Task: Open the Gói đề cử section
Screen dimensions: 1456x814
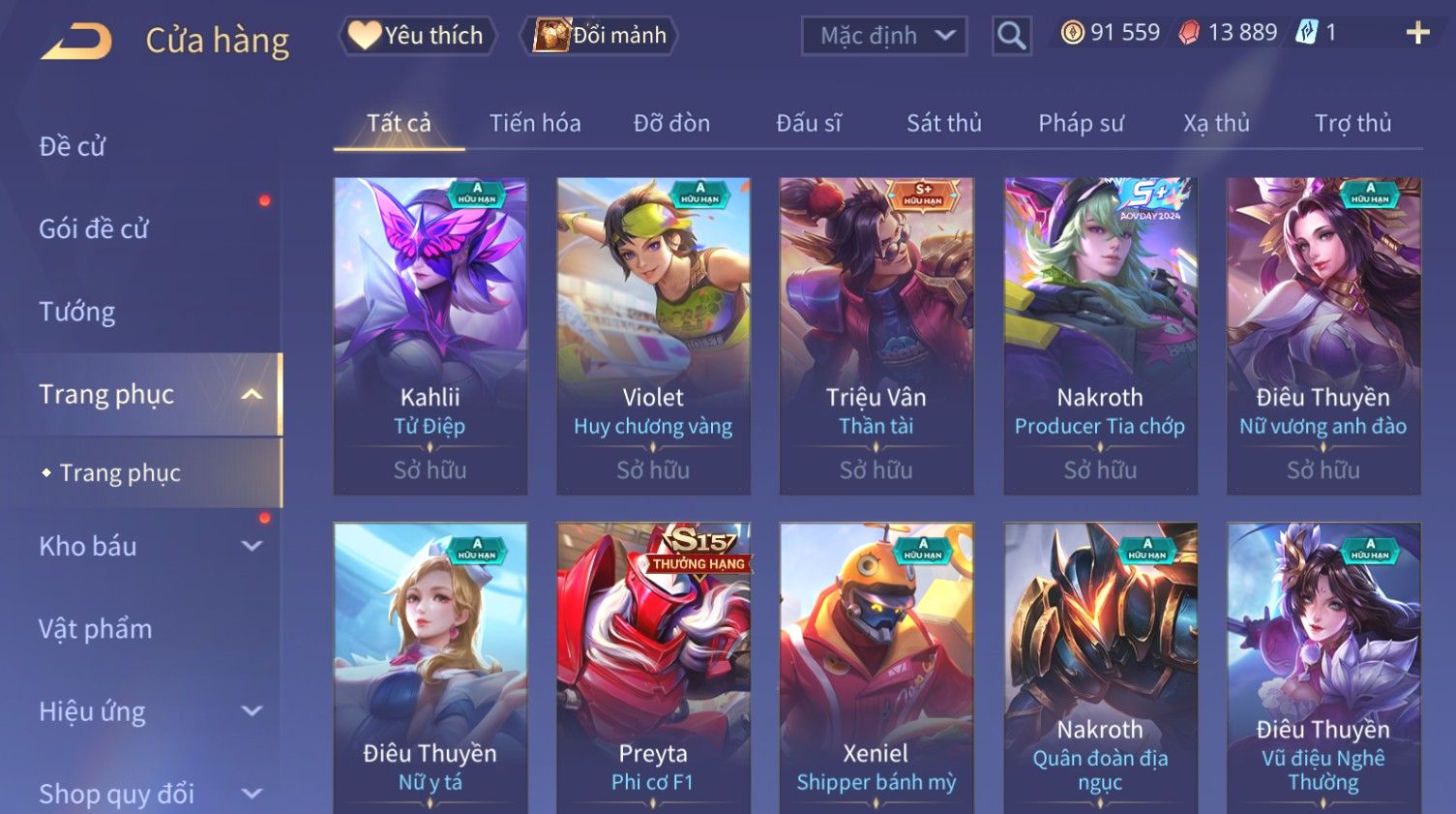Action: click(x=94, y=229)
